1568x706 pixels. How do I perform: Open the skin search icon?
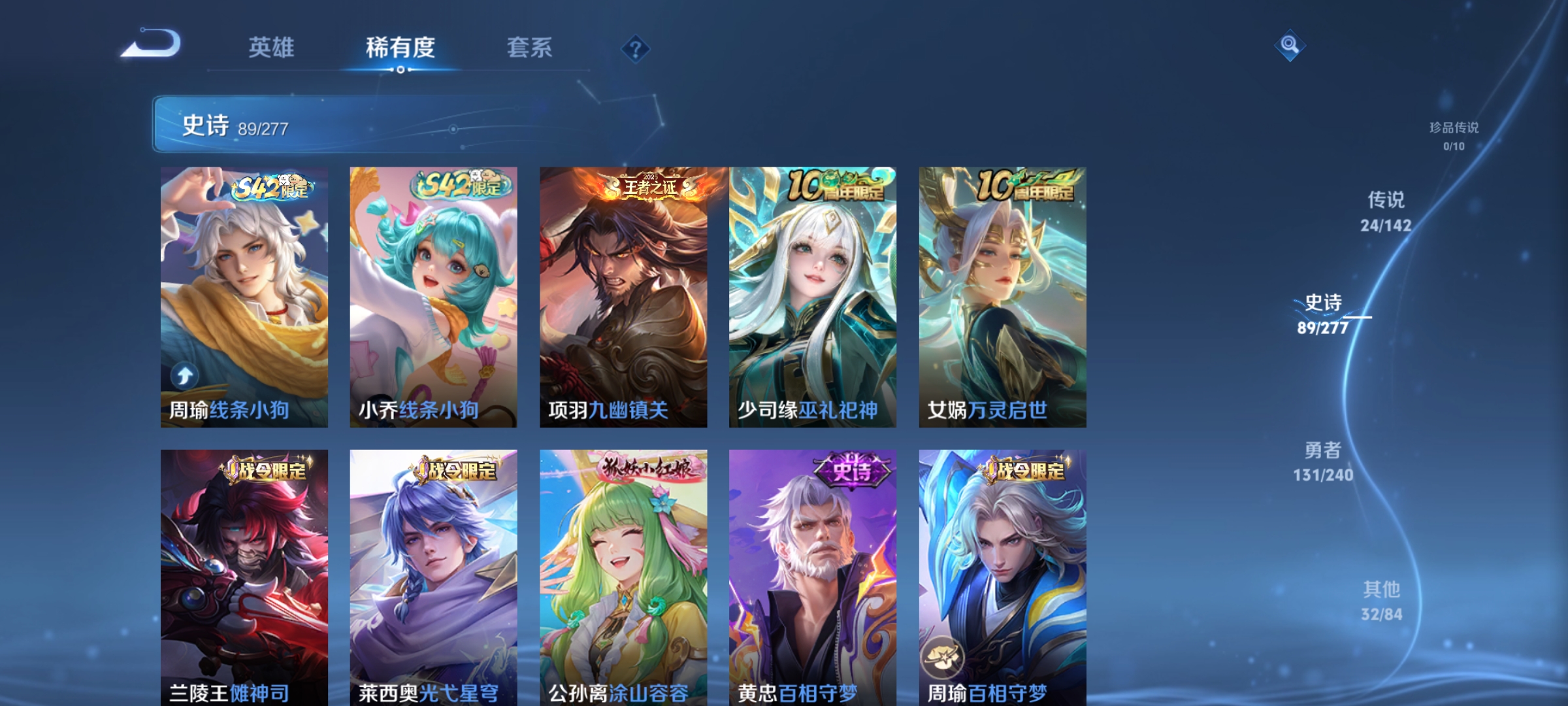tap(1289, 45)
